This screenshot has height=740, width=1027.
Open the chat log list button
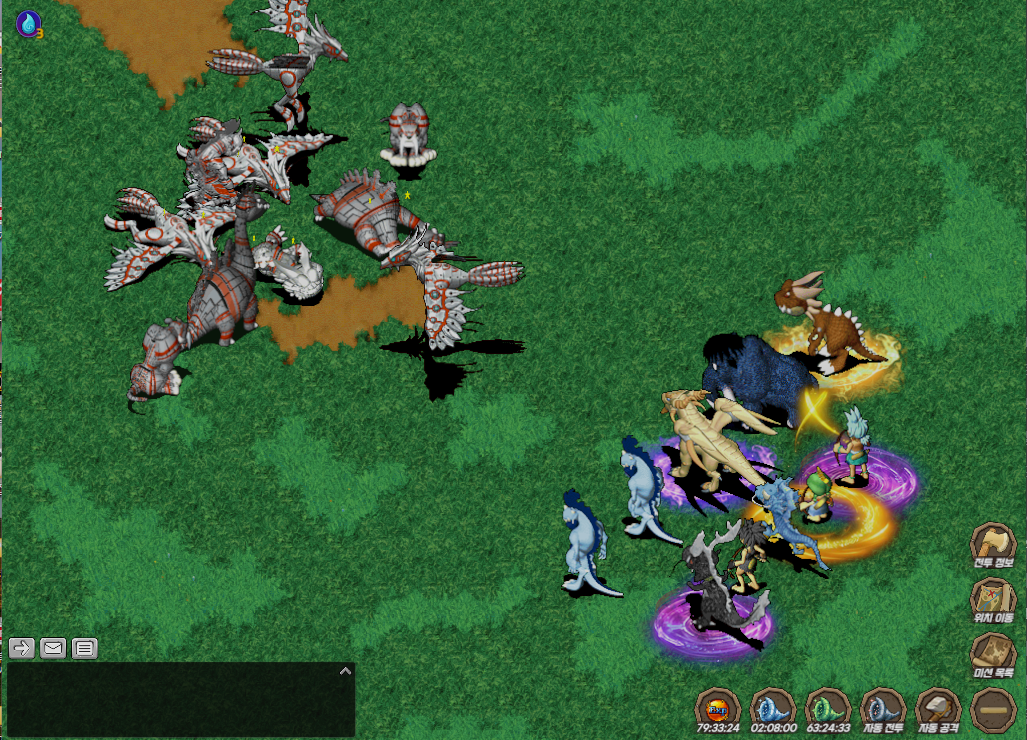pos(85,648)
